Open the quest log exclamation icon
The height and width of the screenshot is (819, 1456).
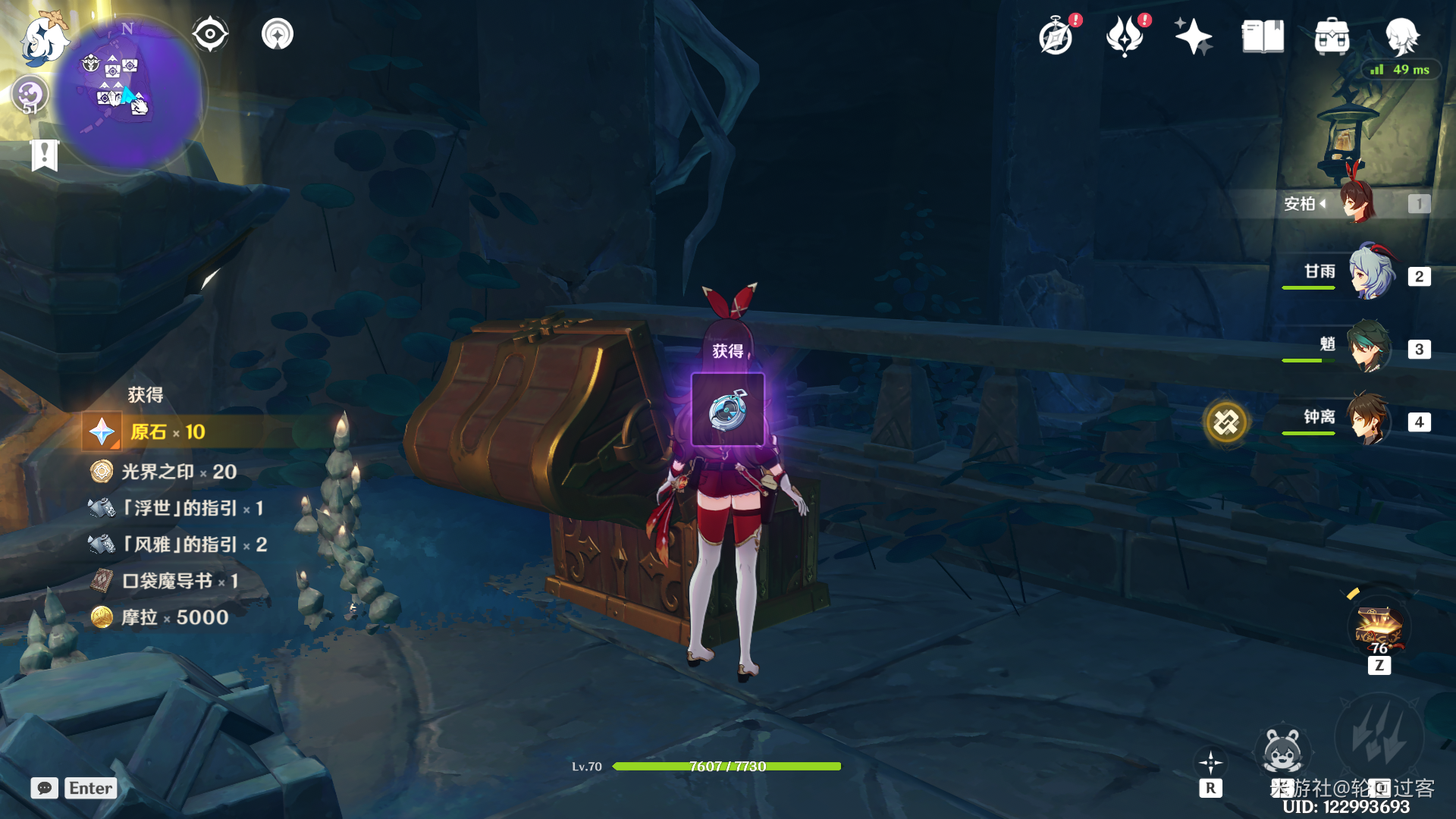(x=45, y=155)
